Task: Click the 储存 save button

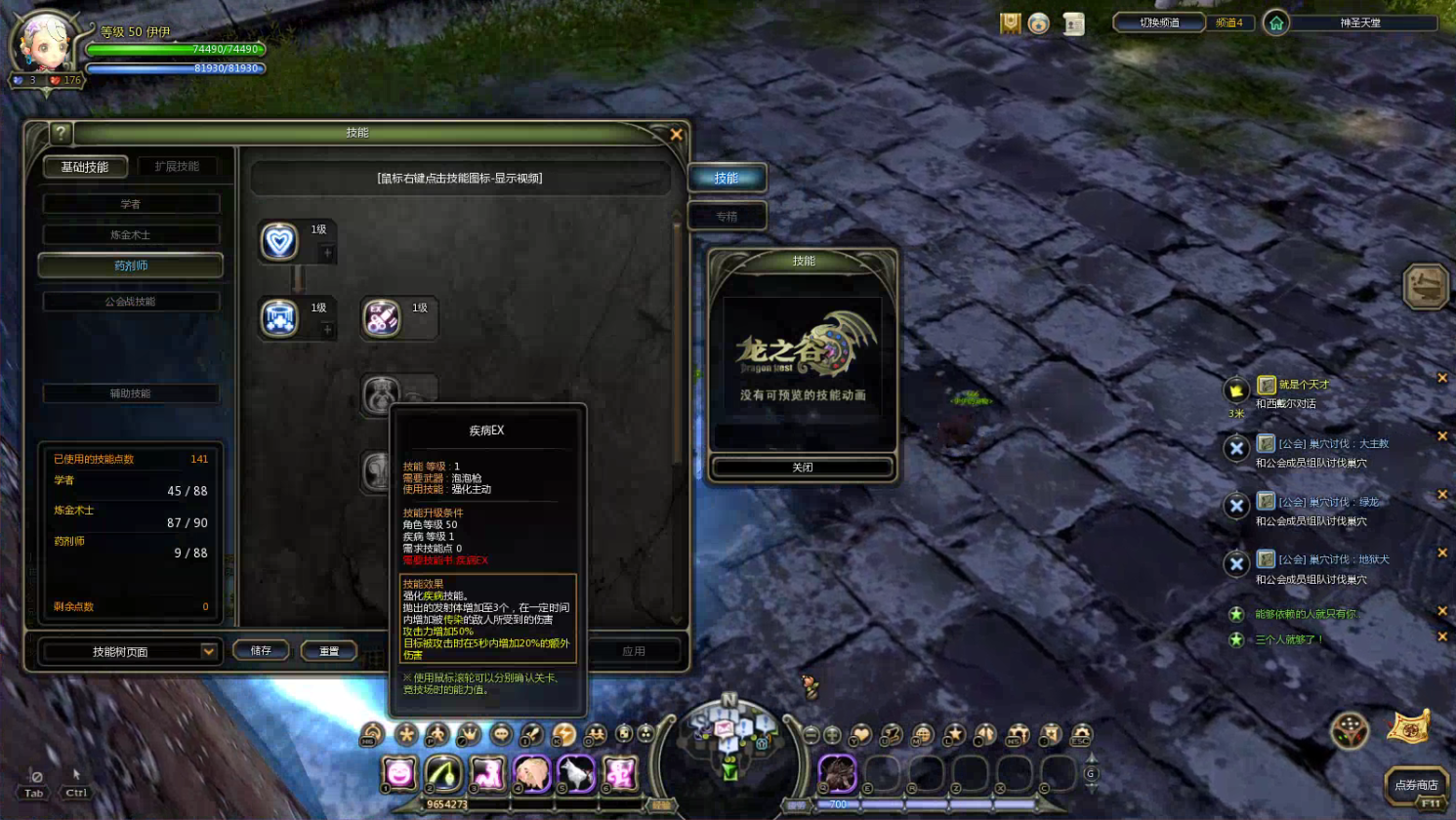Action: [261, 651]
